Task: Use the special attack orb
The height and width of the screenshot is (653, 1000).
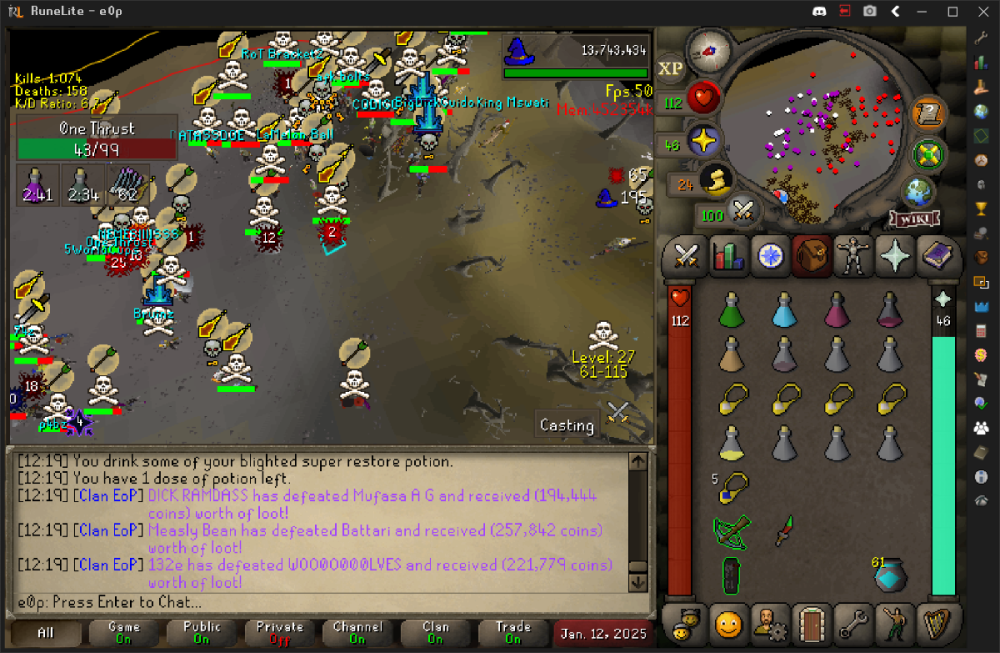Action: [741, 211]
